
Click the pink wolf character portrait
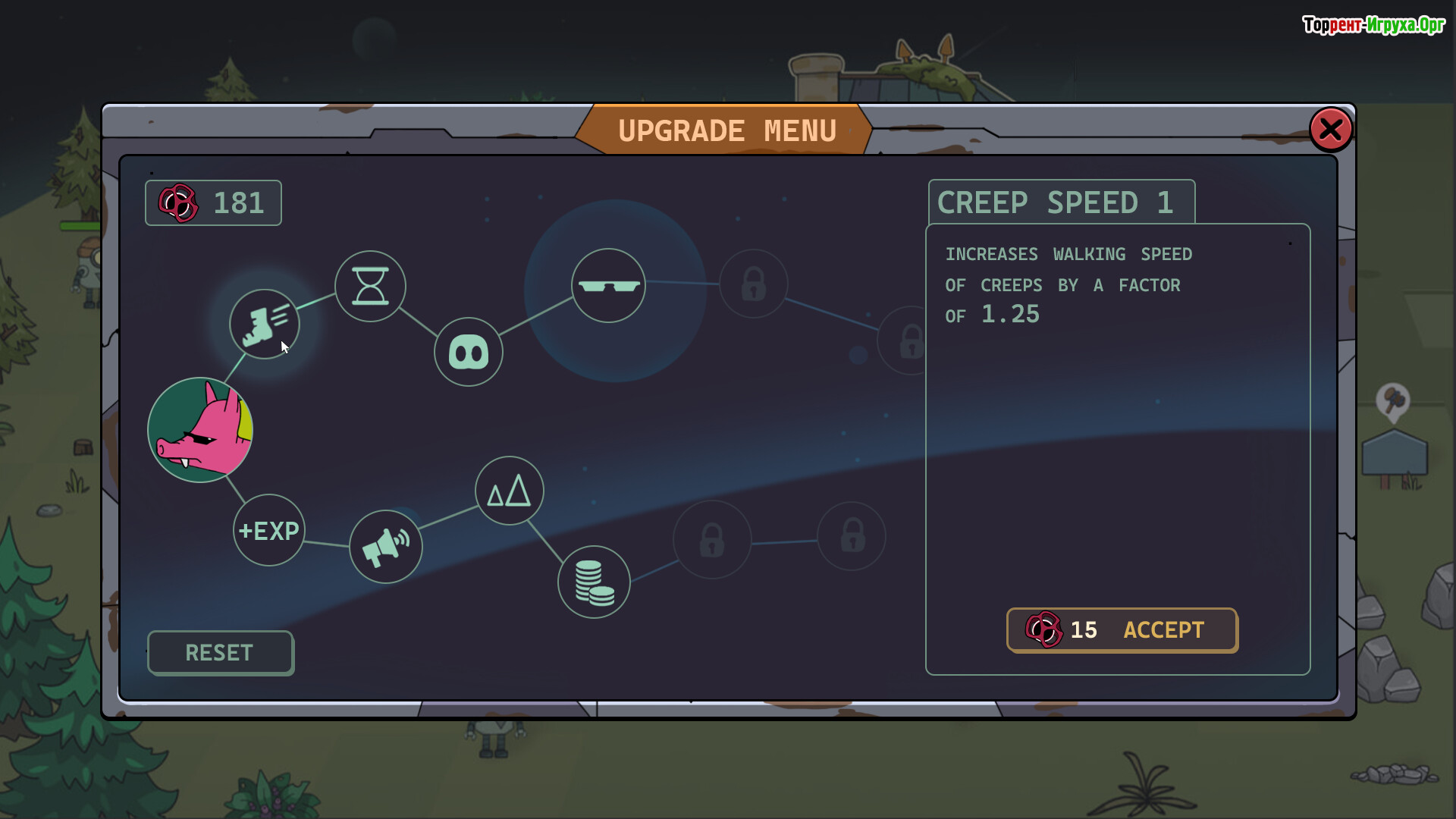[200, 430]
